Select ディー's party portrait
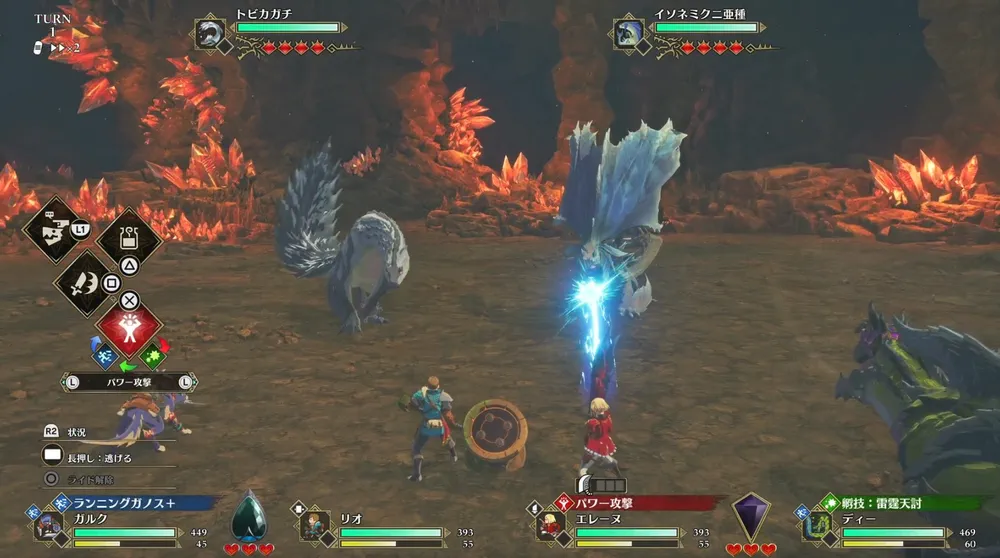 [815, 524]
